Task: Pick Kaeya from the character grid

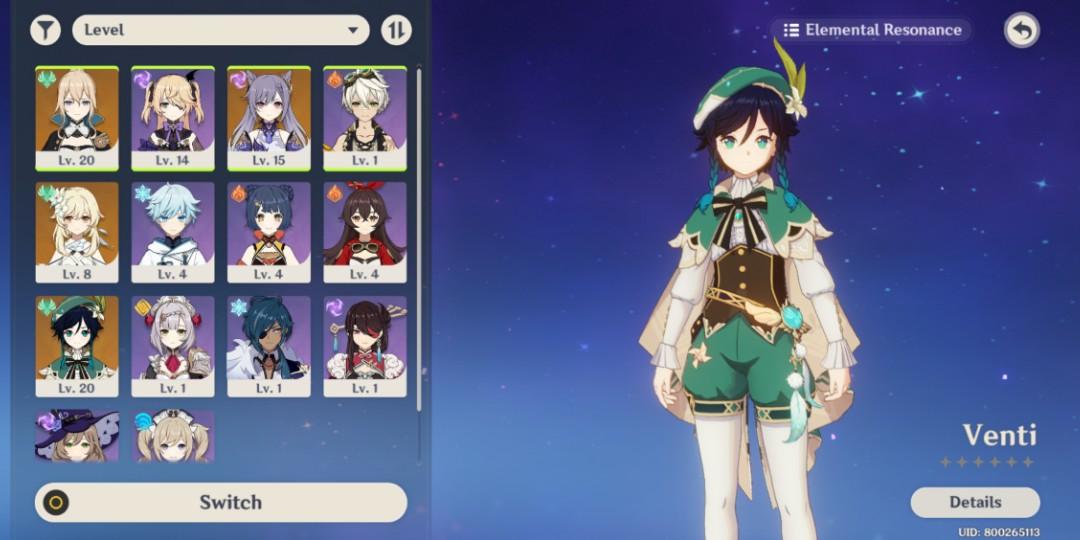Action: [x=269, y=346]
